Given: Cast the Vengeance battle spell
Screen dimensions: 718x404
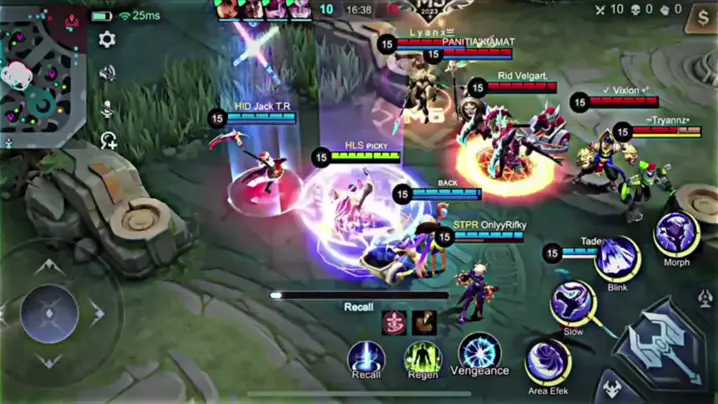Looking at the screenshot, I should pos(480,352).
